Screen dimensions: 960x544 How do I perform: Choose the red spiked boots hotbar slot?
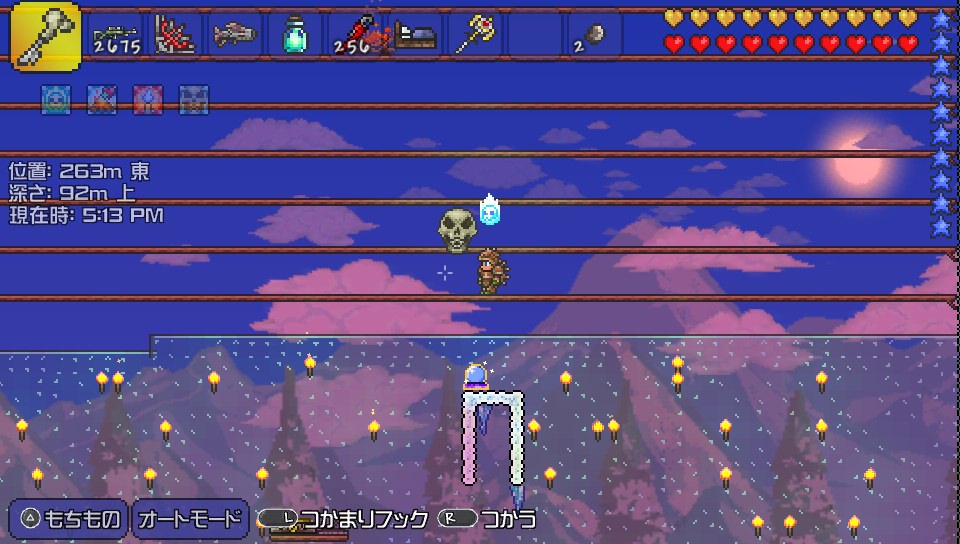point(177,36)
